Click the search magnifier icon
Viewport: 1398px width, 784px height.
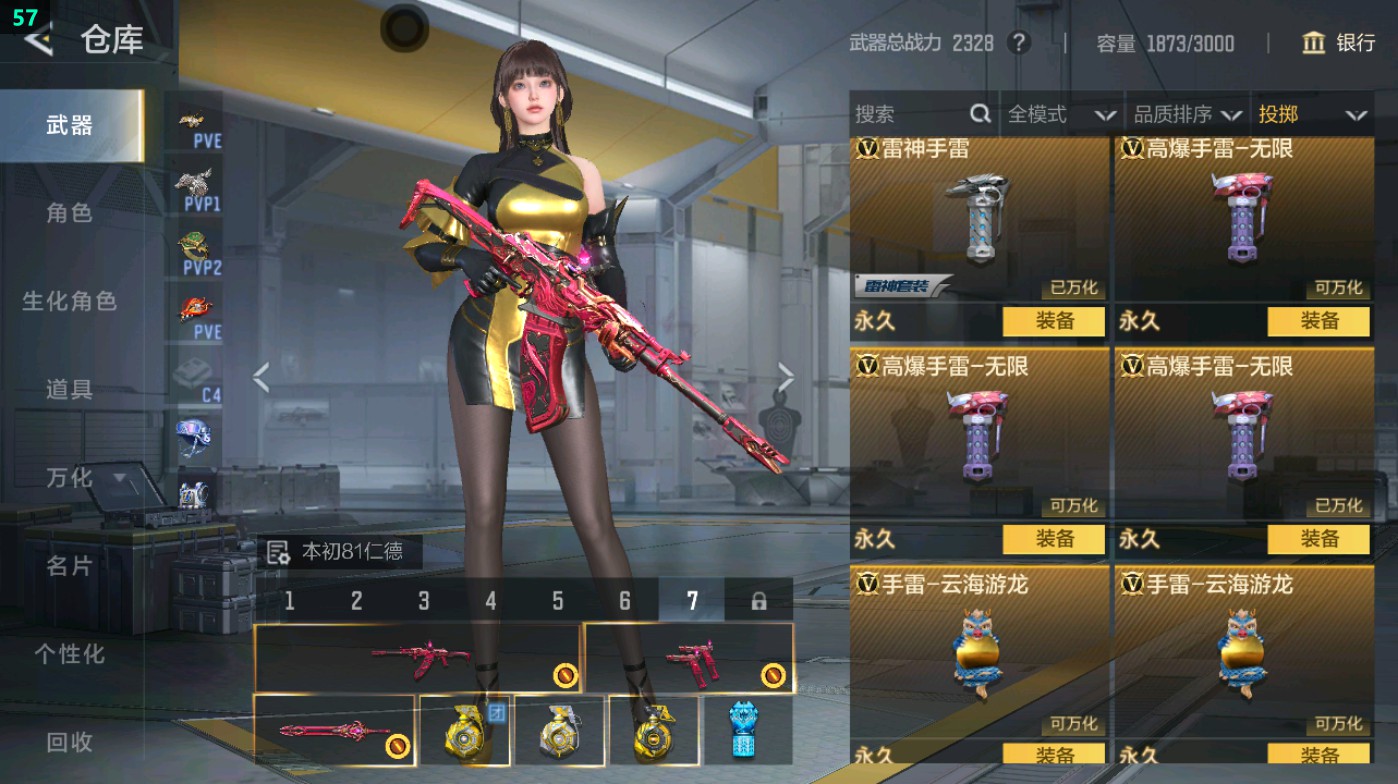tap(978, 115)
